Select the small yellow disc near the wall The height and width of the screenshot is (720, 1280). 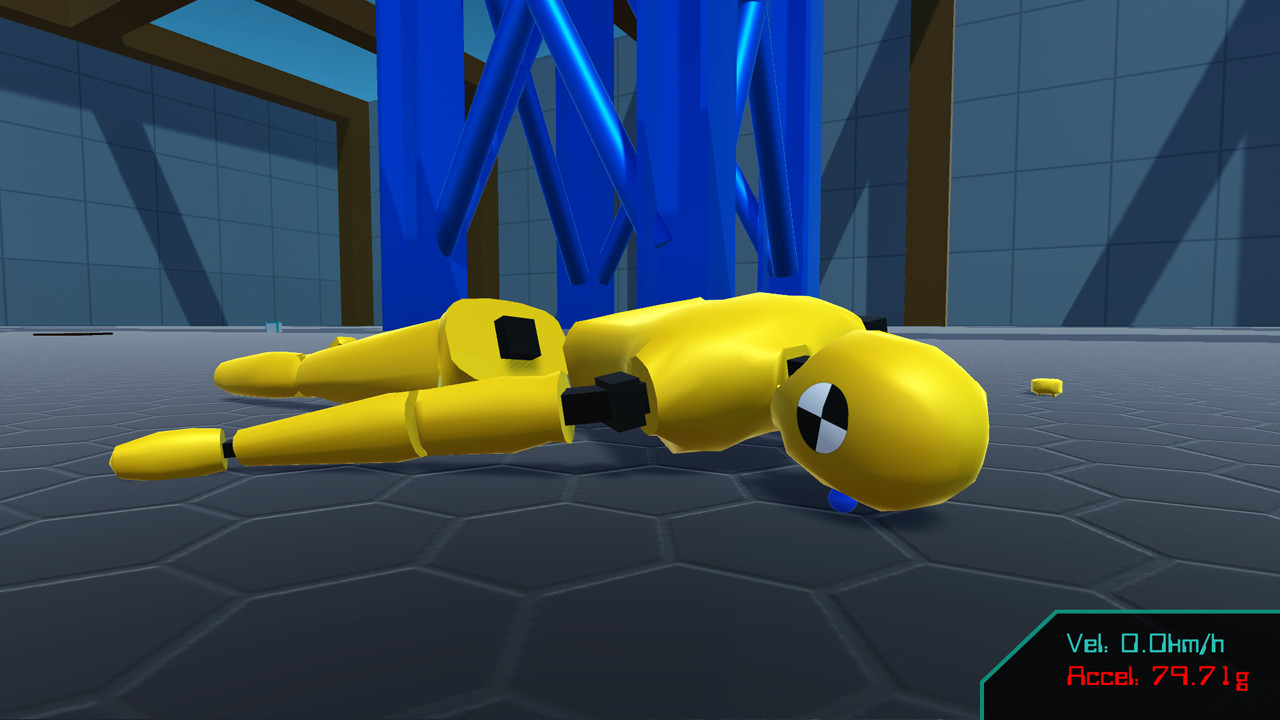click(1046, 386)
